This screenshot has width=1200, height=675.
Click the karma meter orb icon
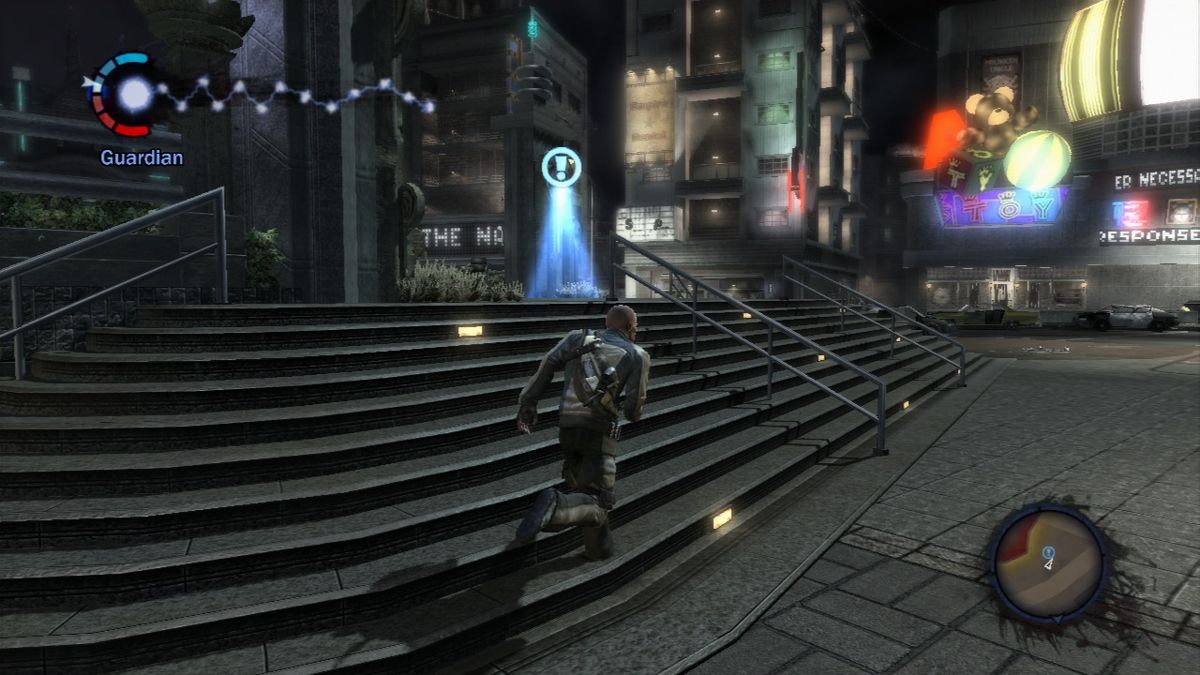[133, 94]
